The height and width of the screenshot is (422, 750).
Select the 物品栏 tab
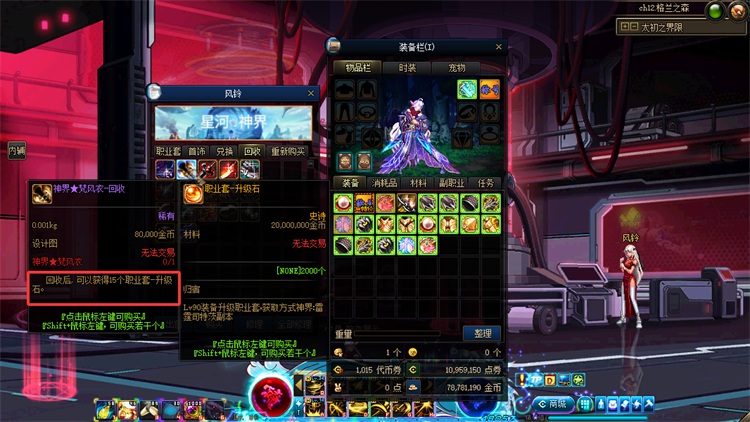(x=357, y=67)
